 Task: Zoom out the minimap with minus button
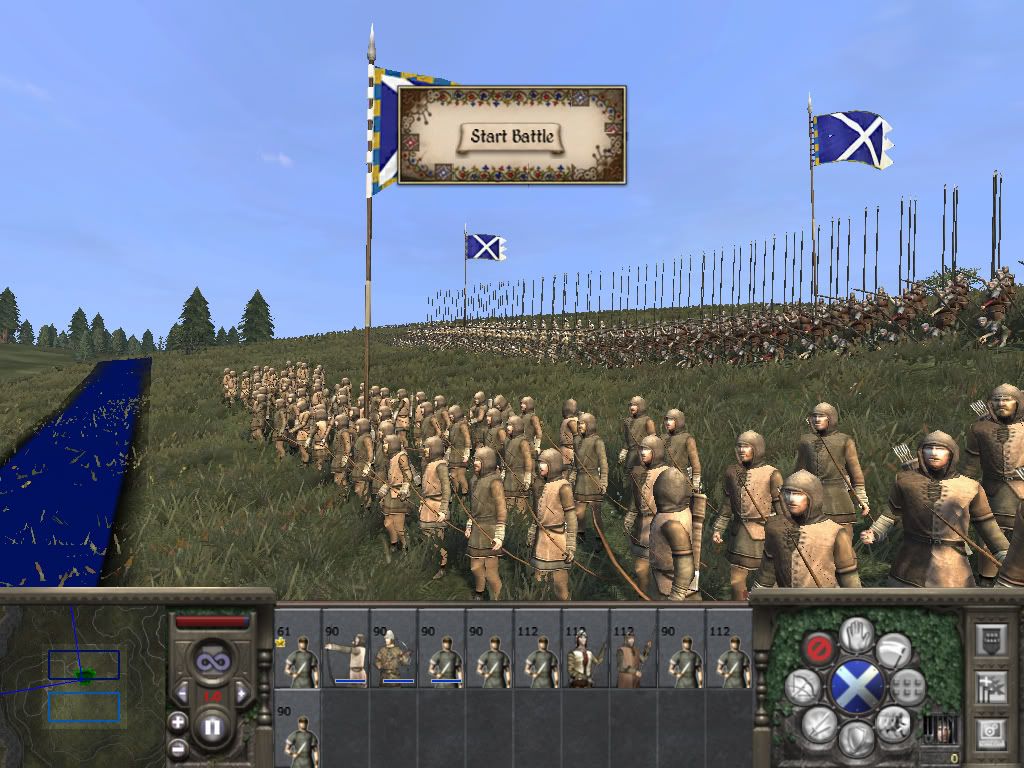pyautogui.click(x=178, y=747)
